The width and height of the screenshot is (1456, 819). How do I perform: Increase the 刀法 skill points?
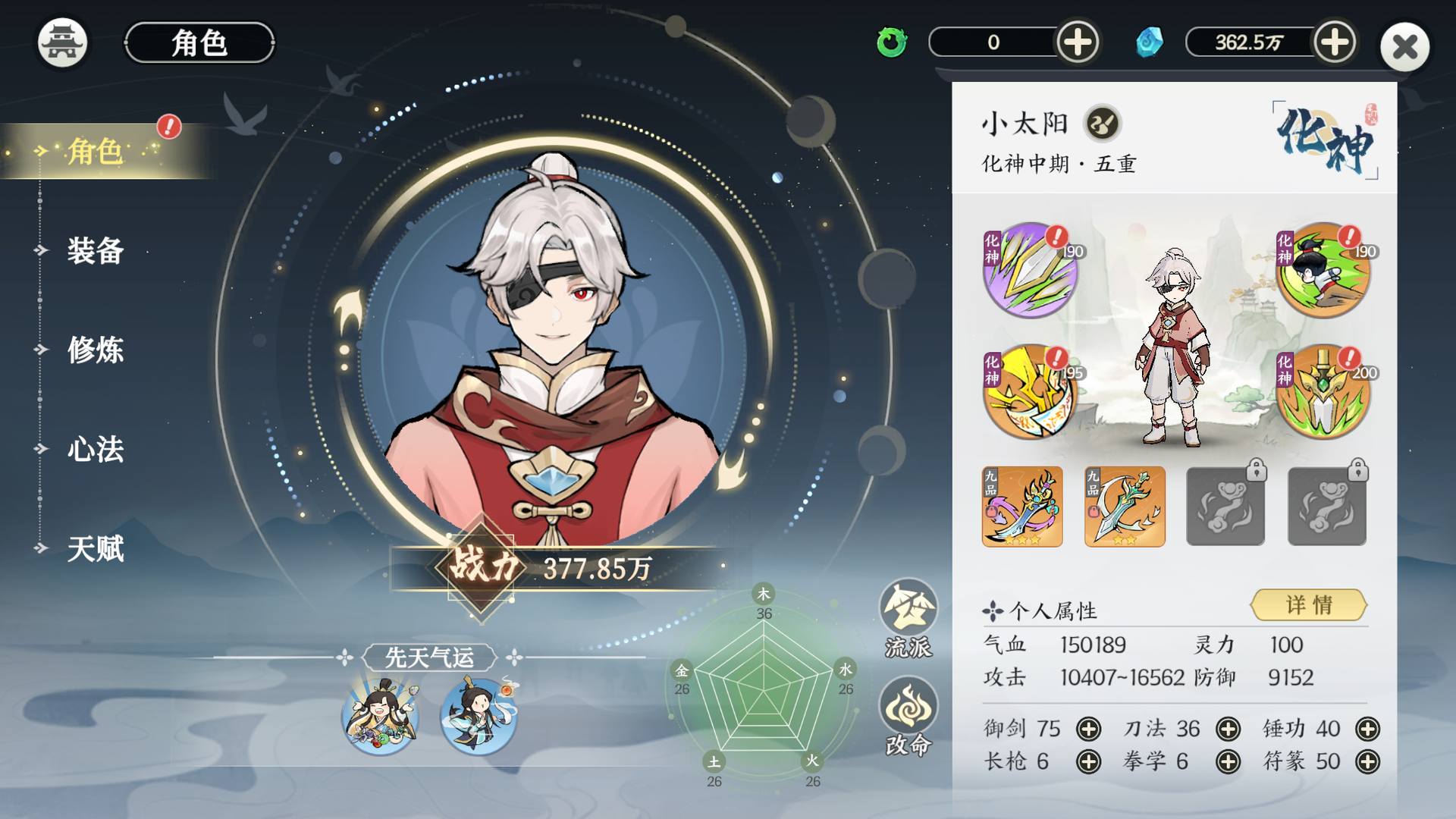(x=1228, y=729)
